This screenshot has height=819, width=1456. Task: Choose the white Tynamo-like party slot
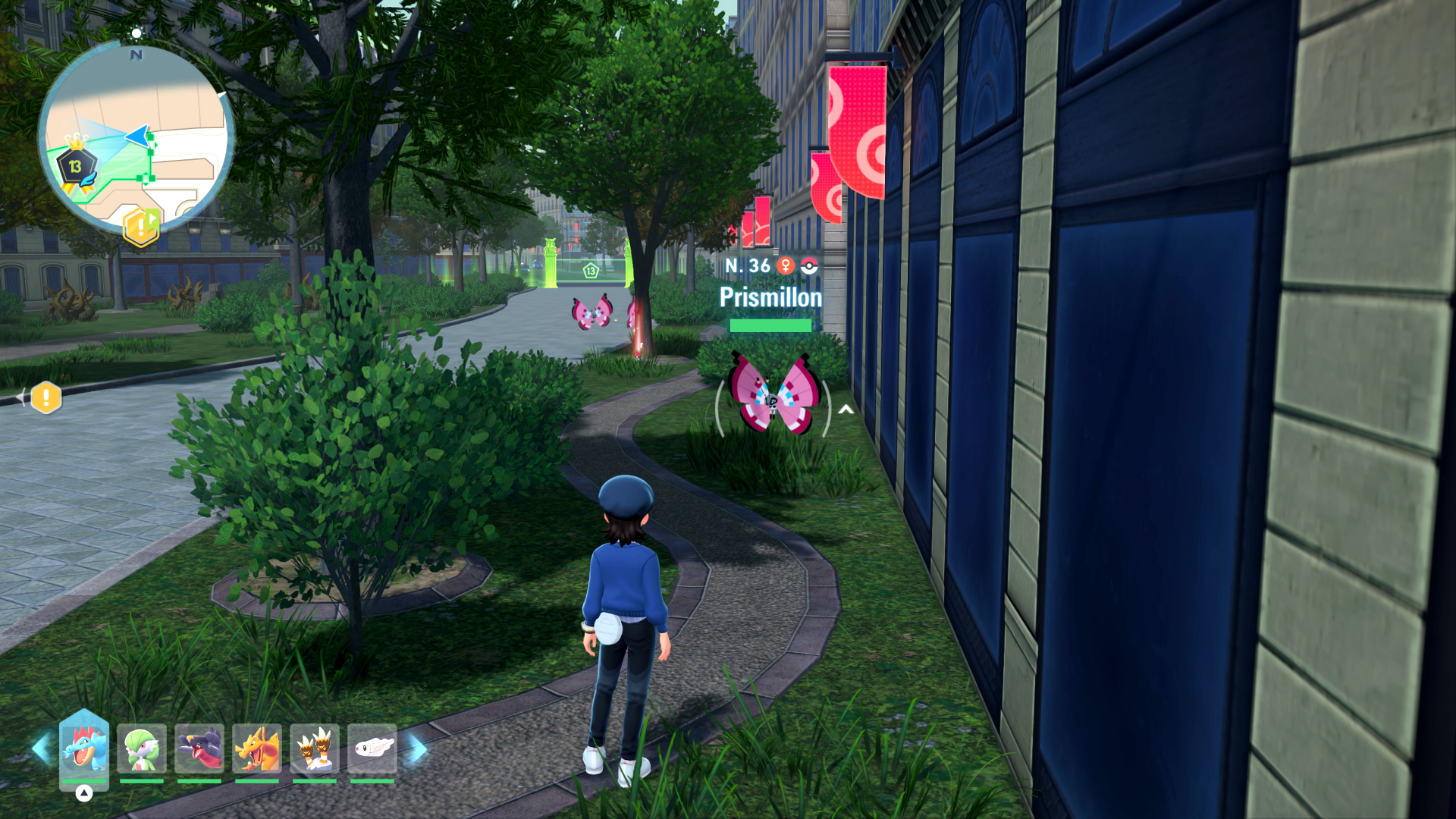coord(372,748)
